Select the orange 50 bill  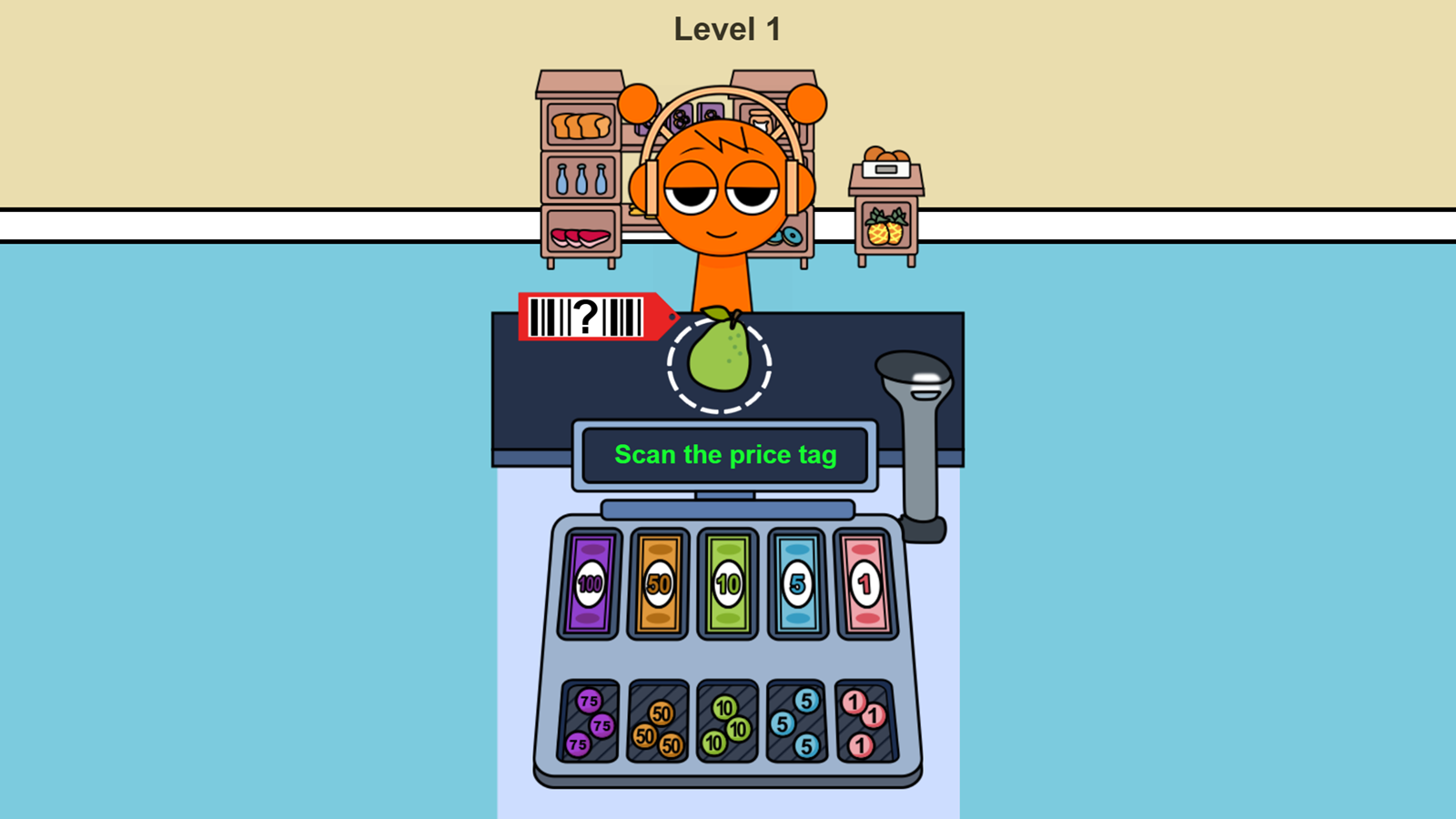click(657, 584)
